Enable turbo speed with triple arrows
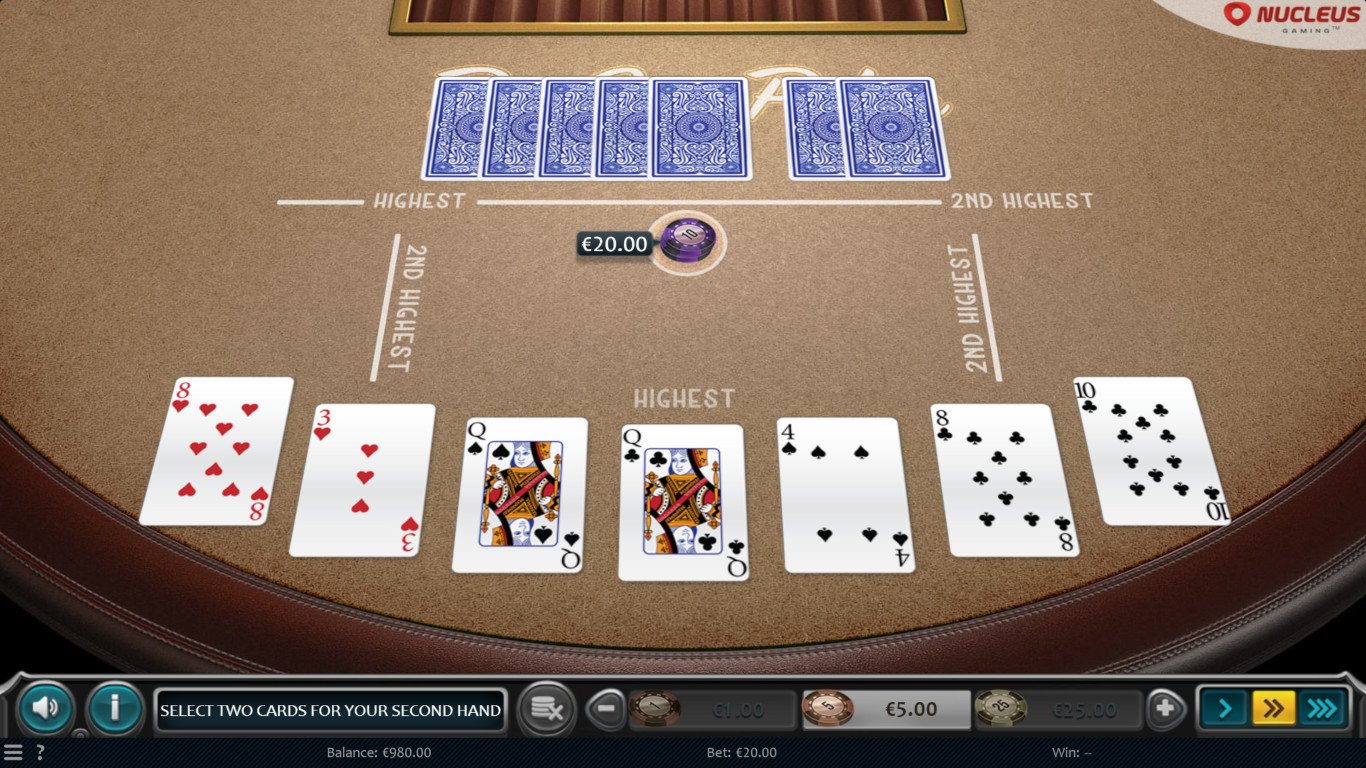 (x=1324, y=710)
